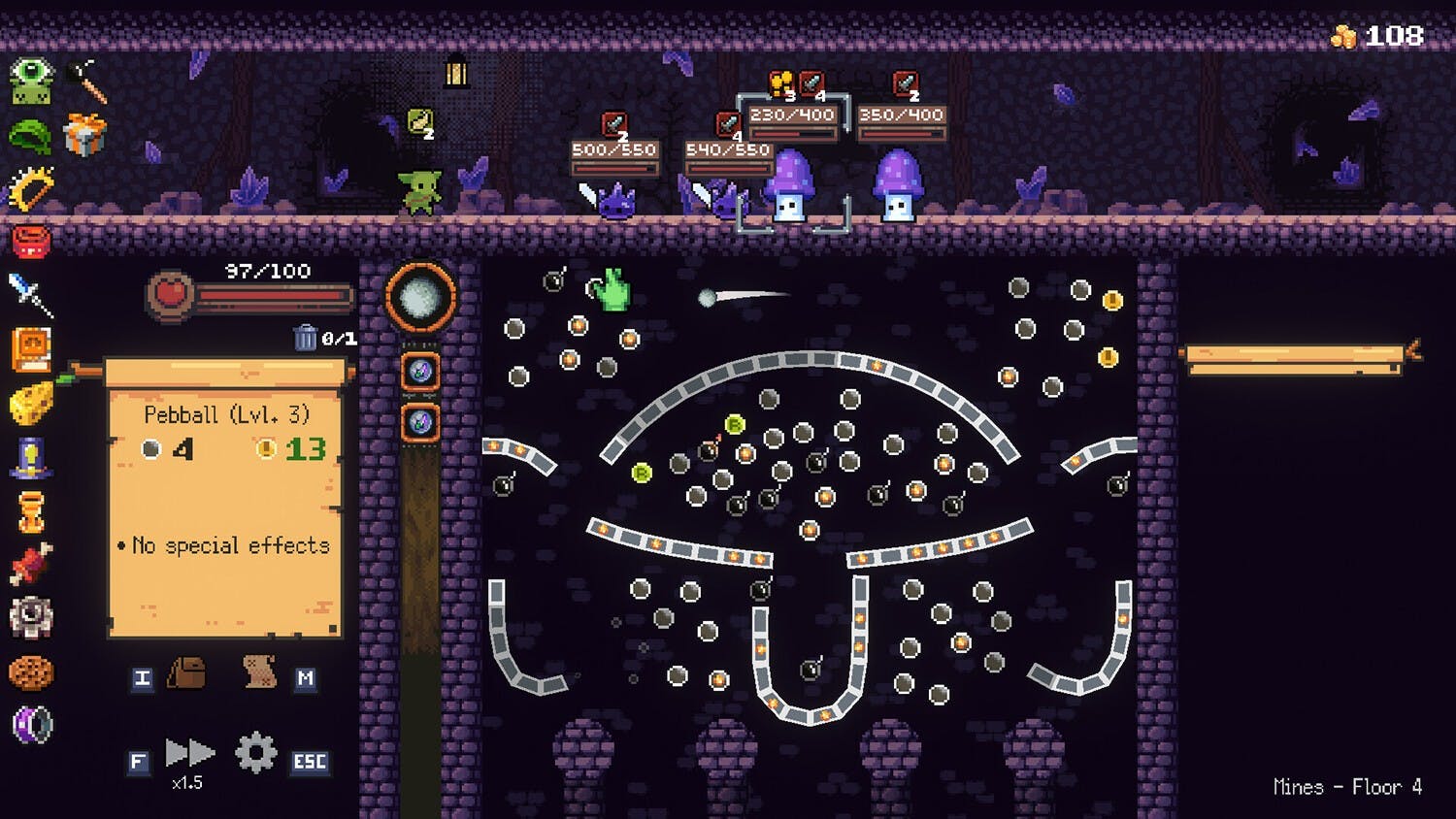The height and width of the screenshot is (819, 1456).
Task: Inspect the golden saw relic
Action: pyautogui.click(x=31, y=188)
